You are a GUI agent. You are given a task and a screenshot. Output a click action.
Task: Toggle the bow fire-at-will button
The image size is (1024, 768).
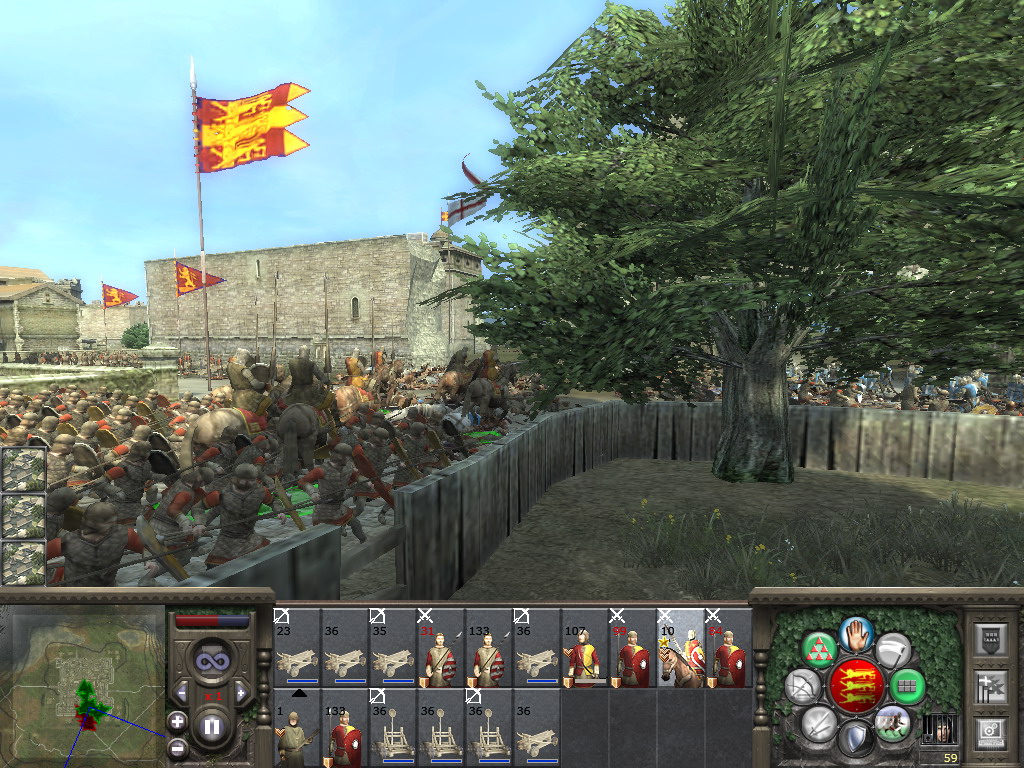802,687
